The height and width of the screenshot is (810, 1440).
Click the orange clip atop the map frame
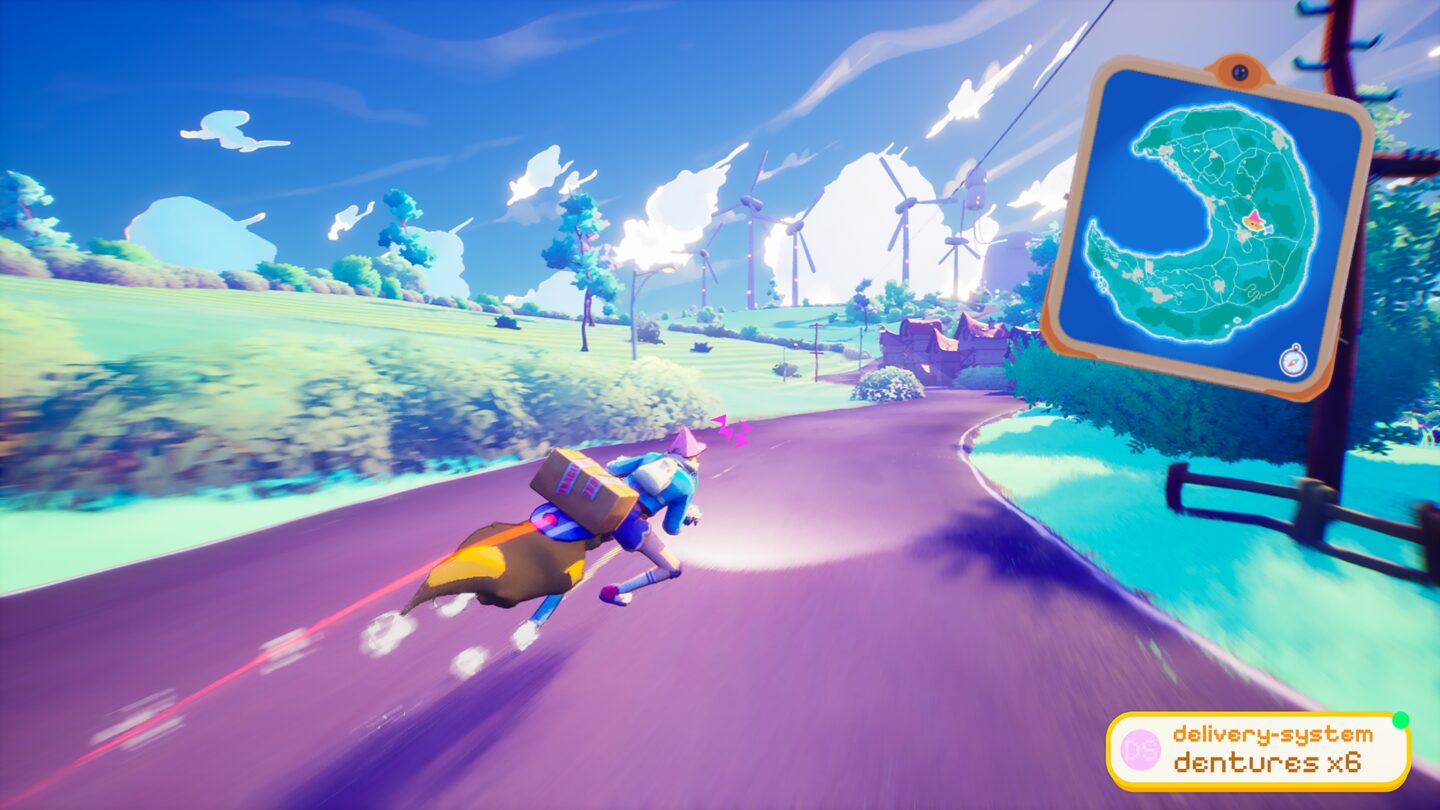click(1240, 68)
